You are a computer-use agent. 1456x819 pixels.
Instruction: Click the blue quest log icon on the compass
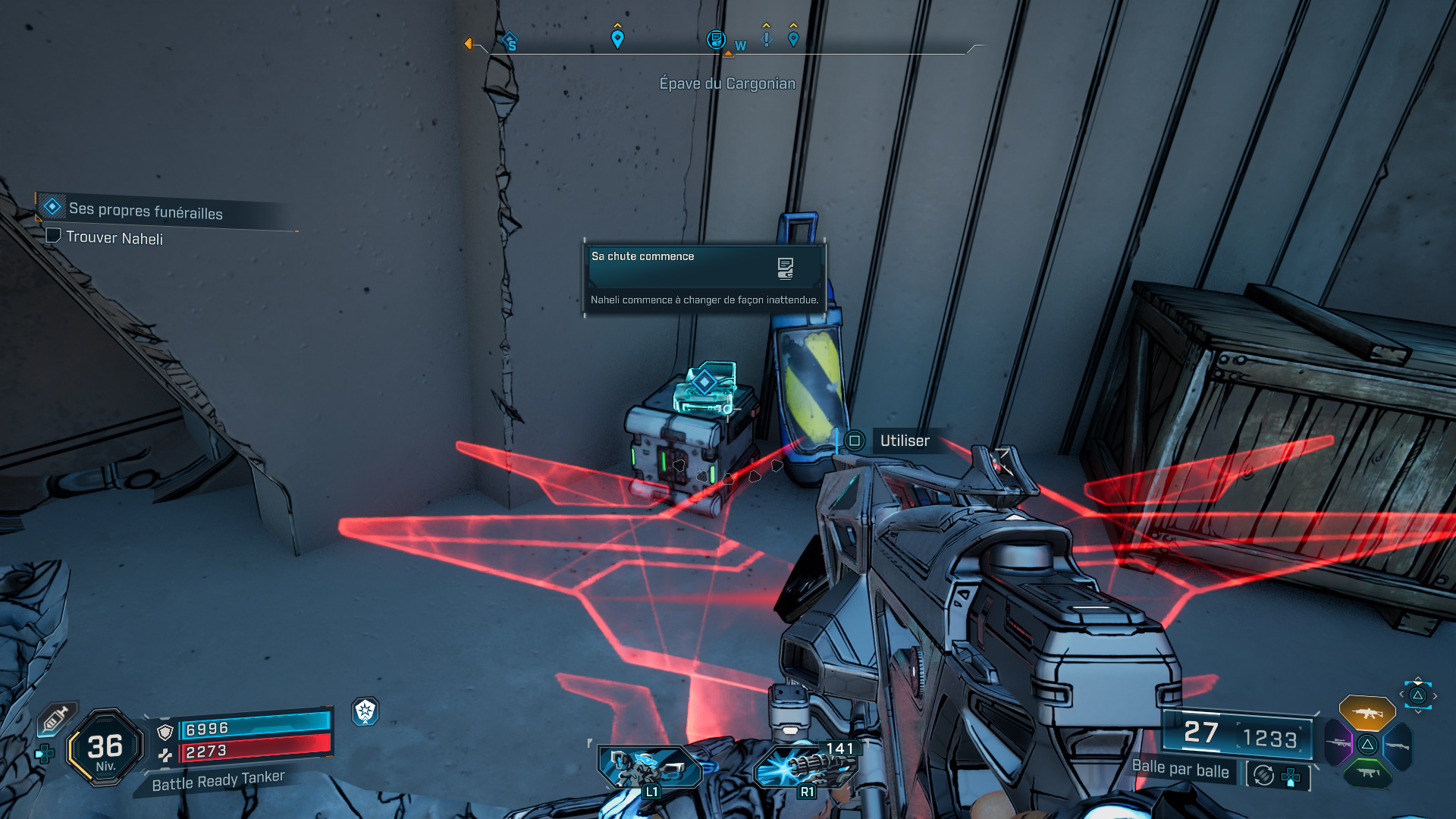[716, 39]
